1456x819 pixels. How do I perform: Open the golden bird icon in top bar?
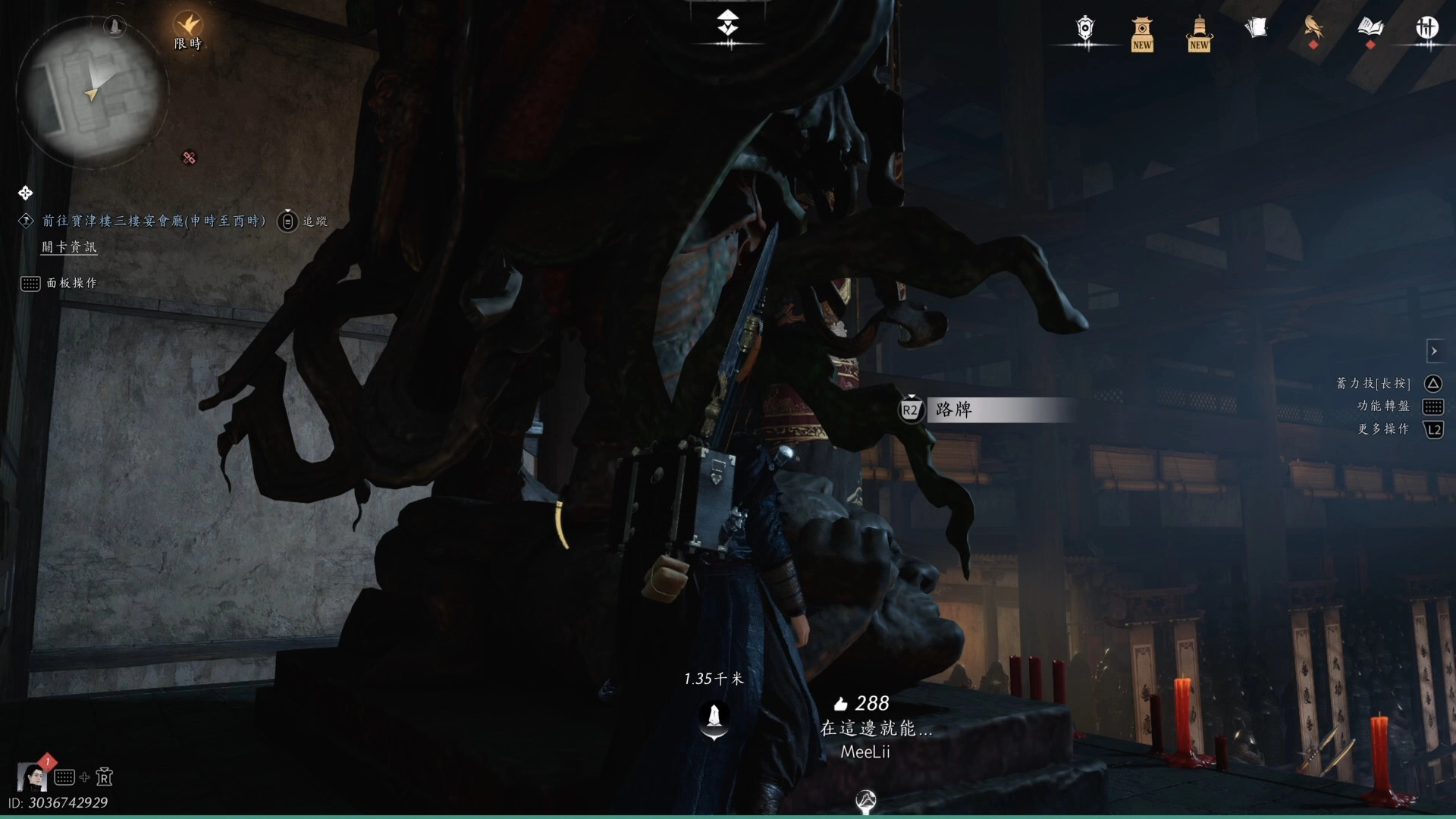click(1313, 29)
